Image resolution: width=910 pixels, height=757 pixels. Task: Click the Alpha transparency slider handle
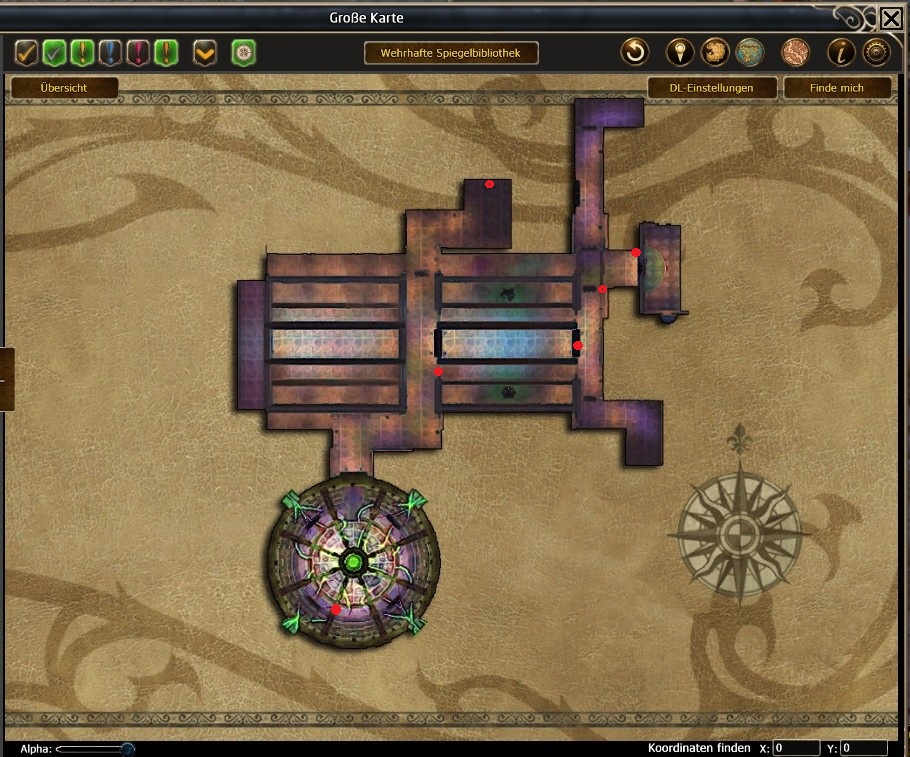[127, 748]
